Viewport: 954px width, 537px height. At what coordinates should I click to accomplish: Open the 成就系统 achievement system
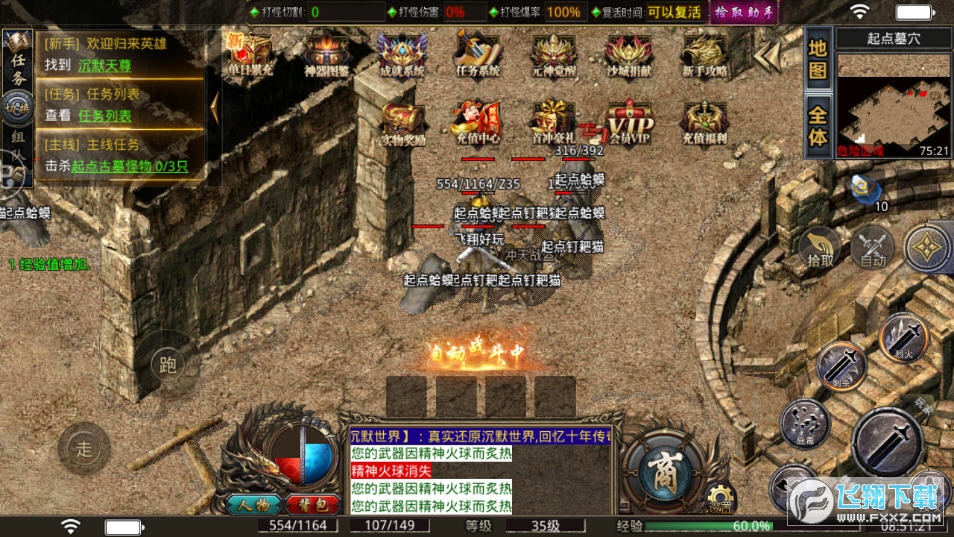(402, 53)
